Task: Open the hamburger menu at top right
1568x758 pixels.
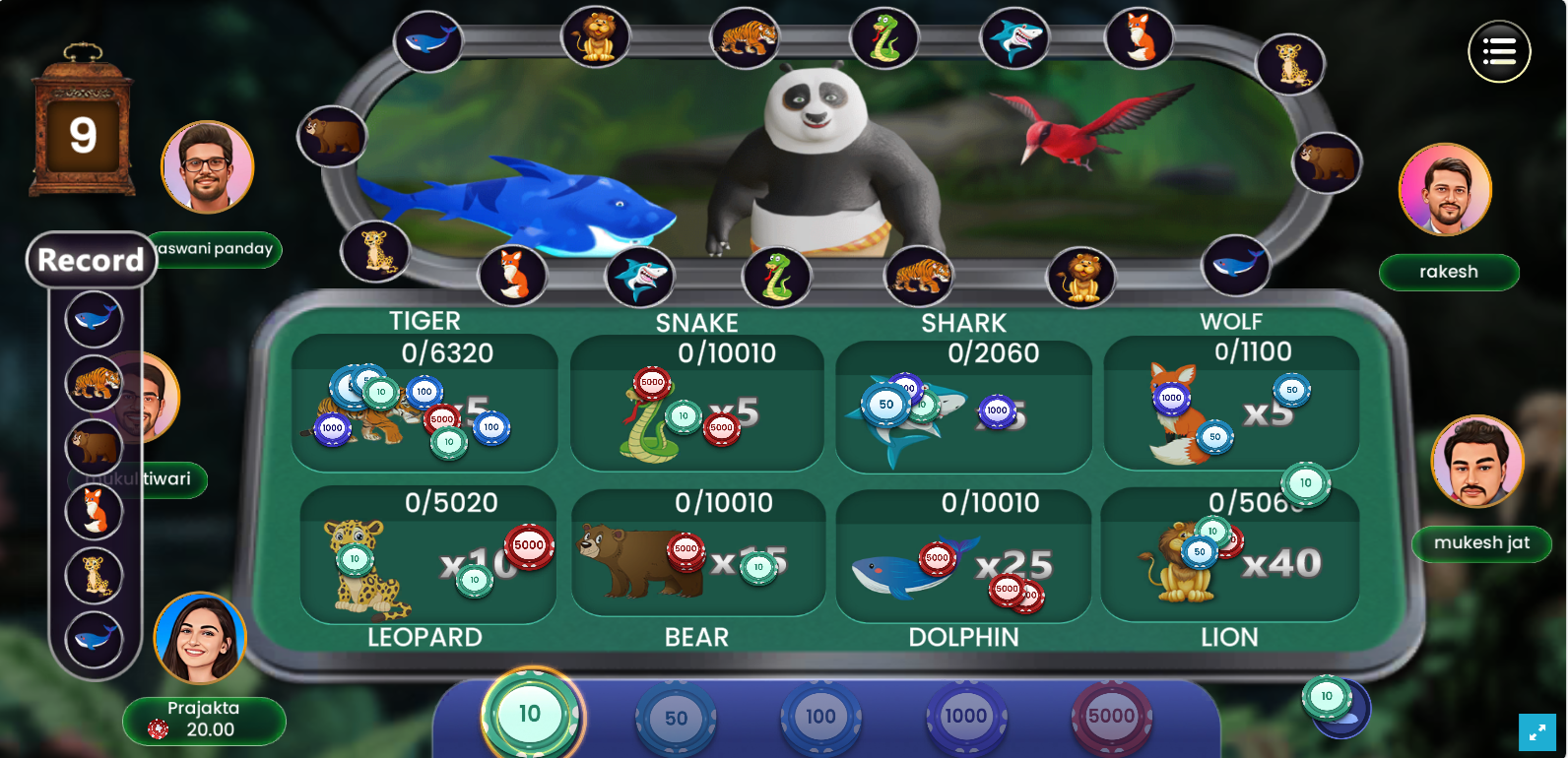Action: (1499, 50)
